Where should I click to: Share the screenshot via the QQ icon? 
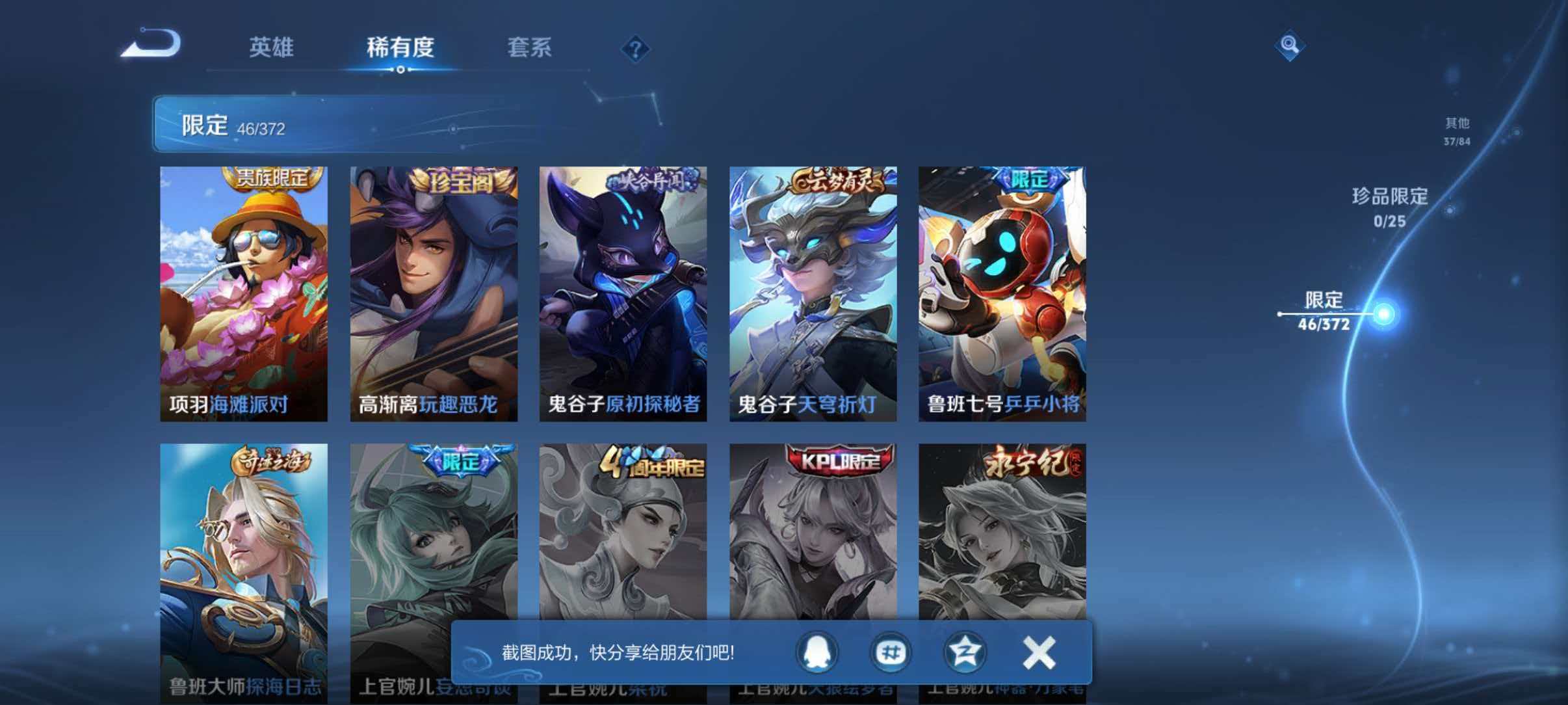(818, 654)
